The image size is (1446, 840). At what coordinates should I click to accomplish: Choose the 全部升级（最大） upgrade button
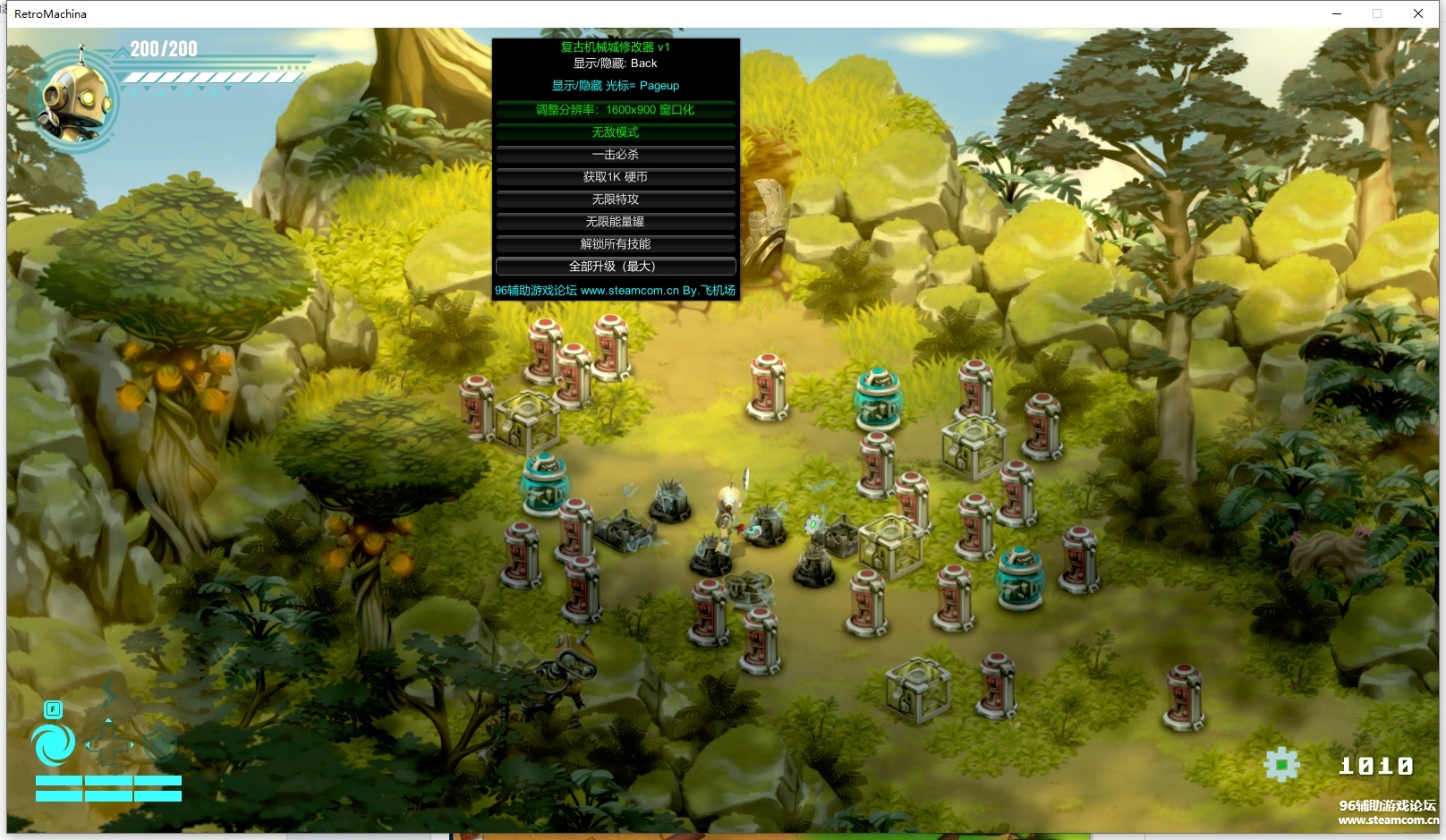coord(616,267)
